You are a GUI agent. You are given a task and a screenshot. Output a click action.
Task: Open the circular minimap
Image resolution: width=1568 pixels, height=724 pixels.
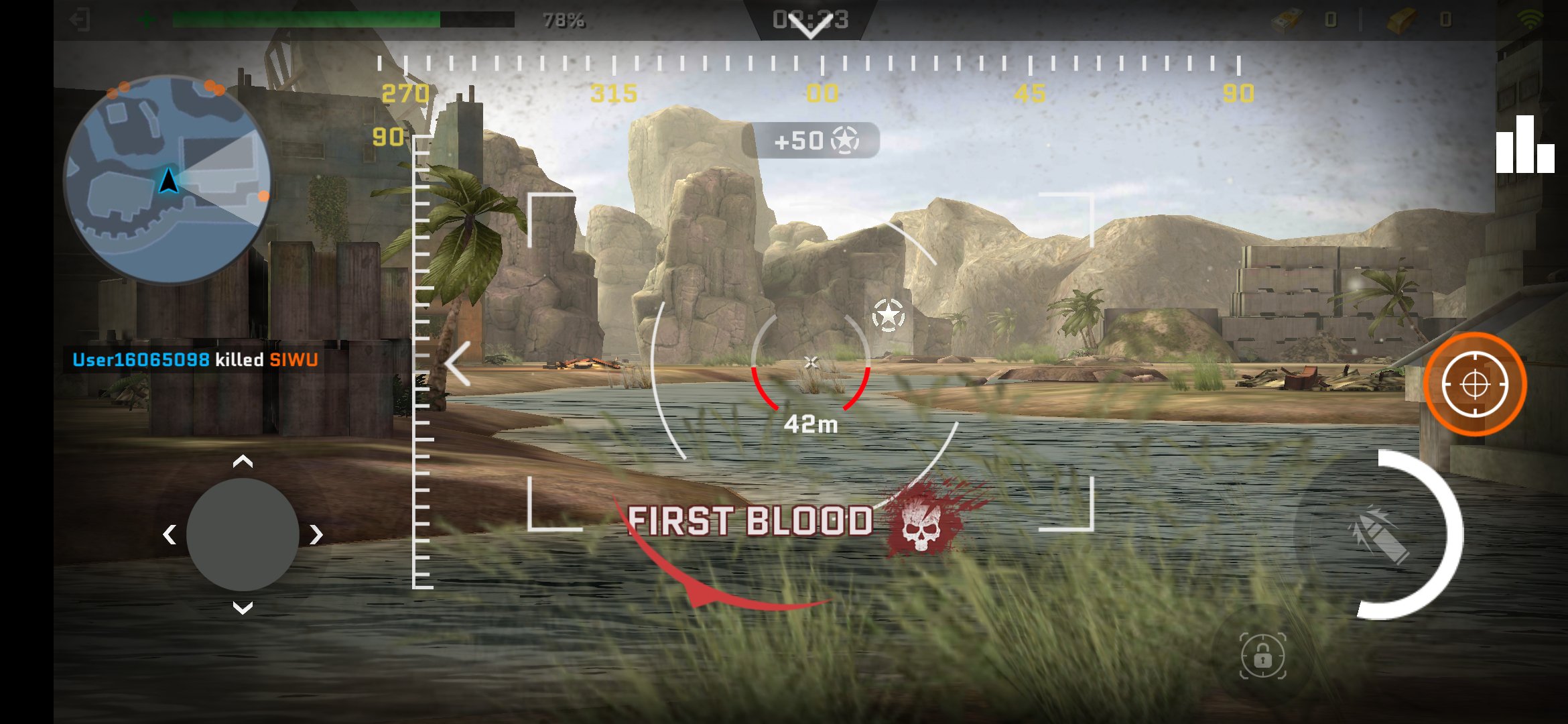tap(167, 180)
